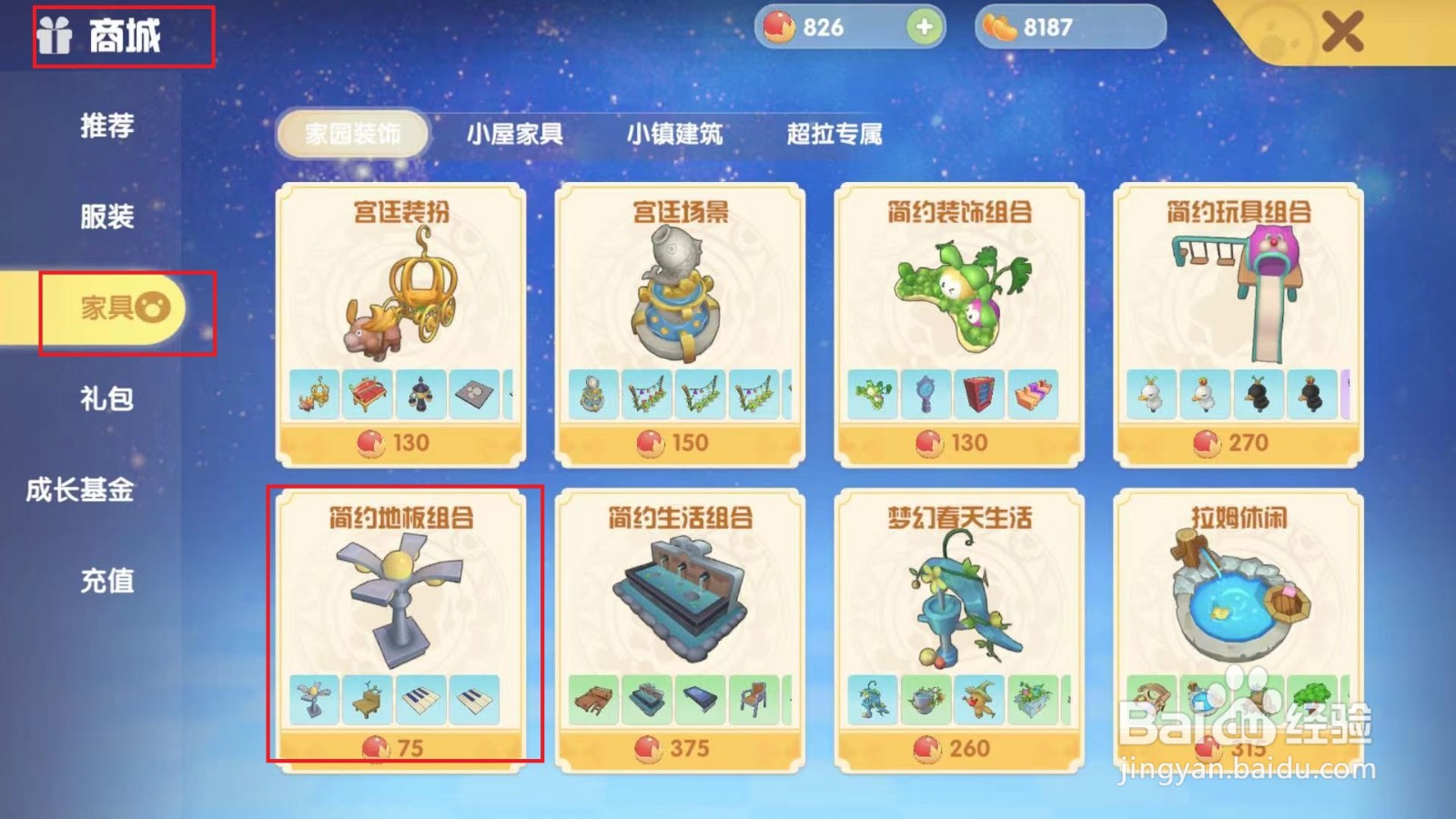Image resolution: width=1456 pixels, height=819 pixels.
Task: Select the piano keys icon under 简约地板组合
Action: 419,701
